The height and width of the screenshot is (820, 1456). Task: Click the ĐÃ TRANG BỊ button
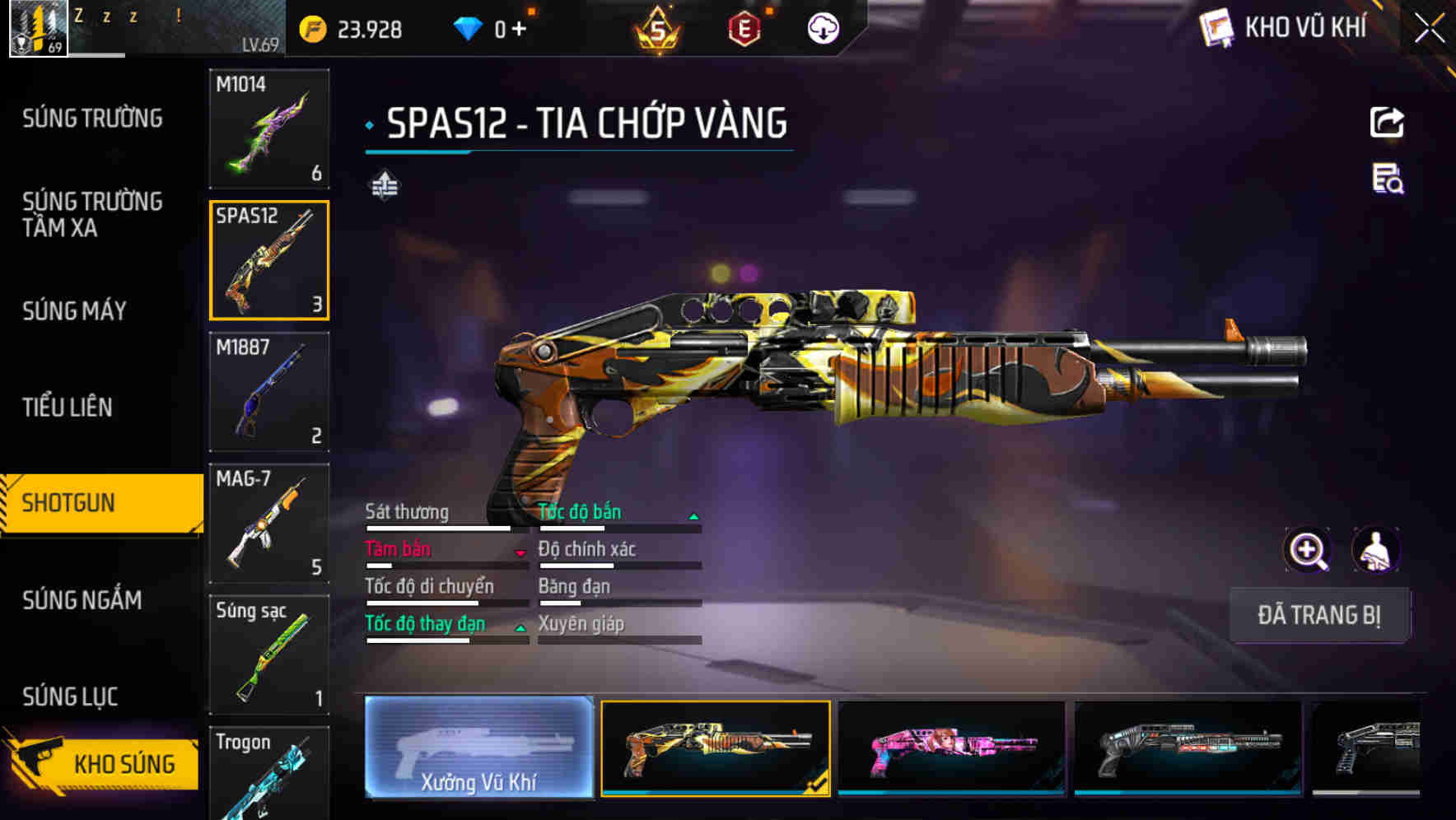1319,615
